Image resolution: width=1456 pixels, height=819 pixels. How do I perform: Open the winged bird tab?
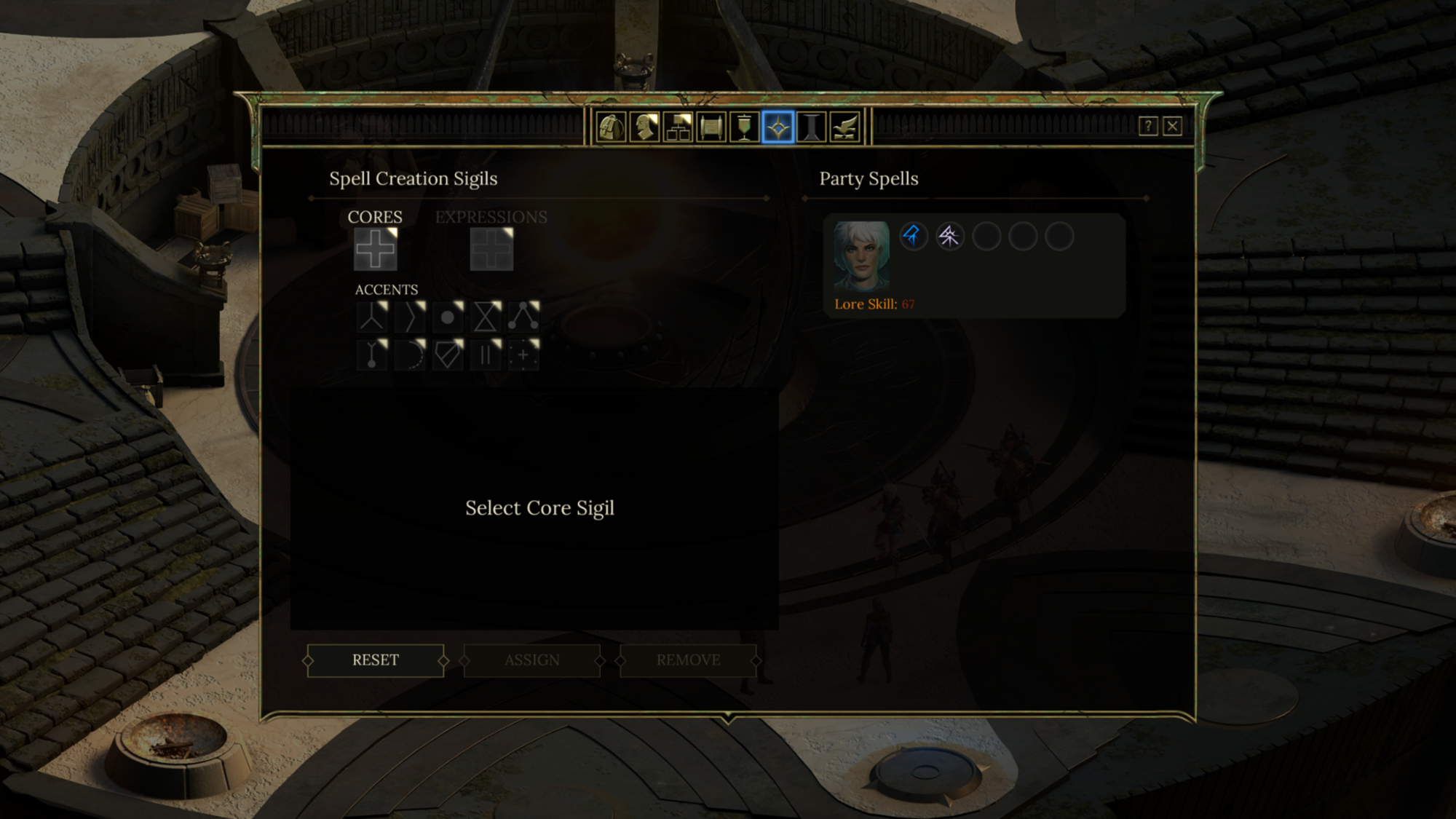(844, 127)
